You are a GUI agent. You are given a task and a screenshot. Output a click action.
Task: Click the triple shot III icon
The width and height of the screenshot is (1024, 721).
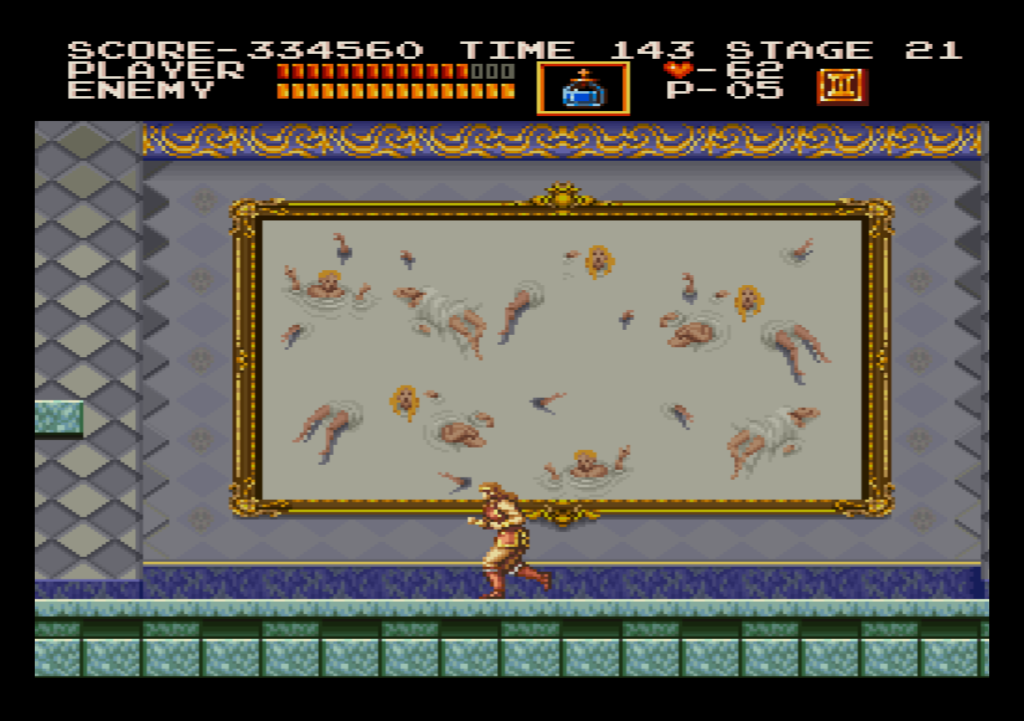tap(842, 87)
